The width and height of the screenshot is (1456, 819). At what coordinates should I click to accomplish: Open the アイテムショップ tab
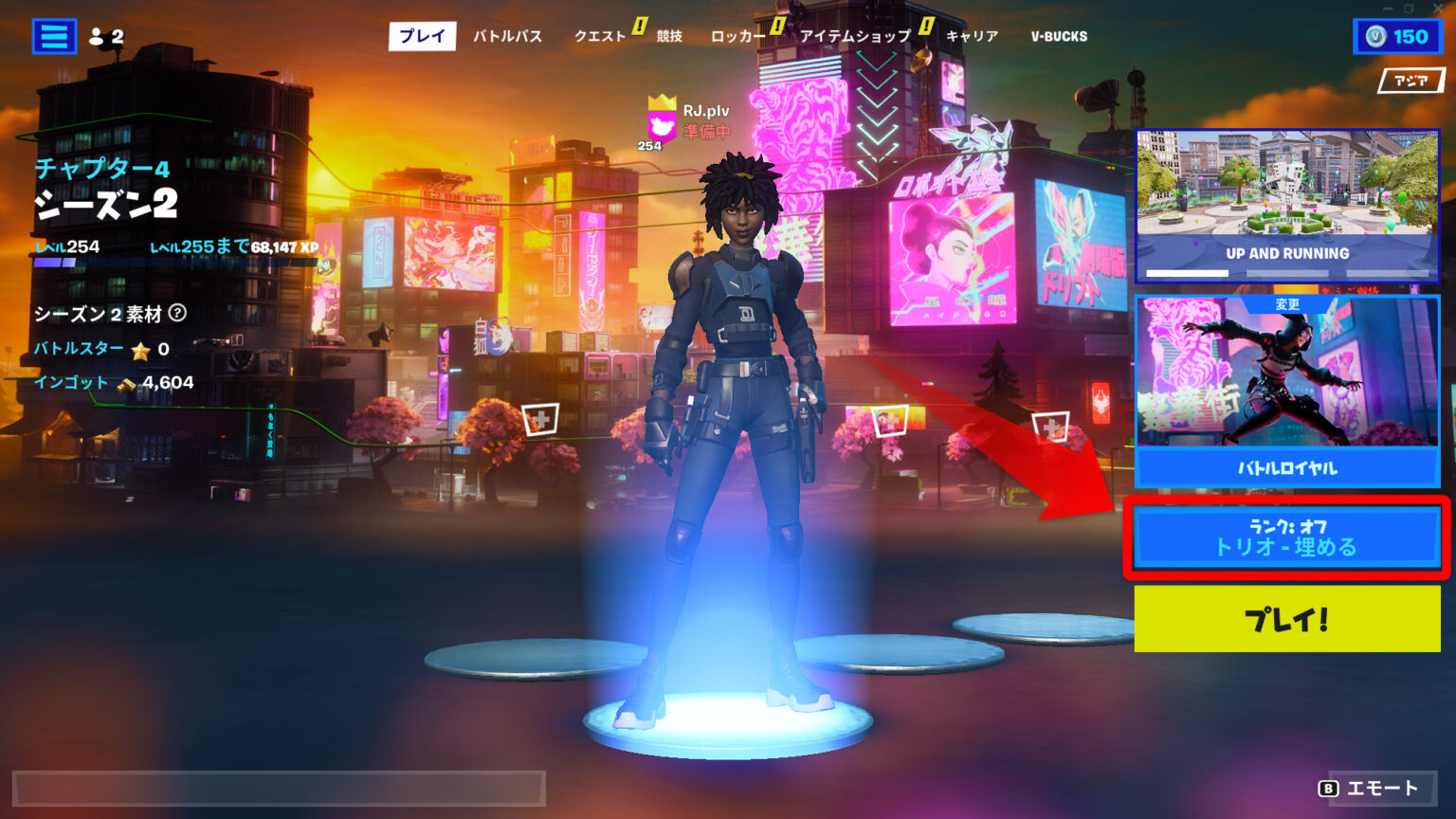[855, 37]
